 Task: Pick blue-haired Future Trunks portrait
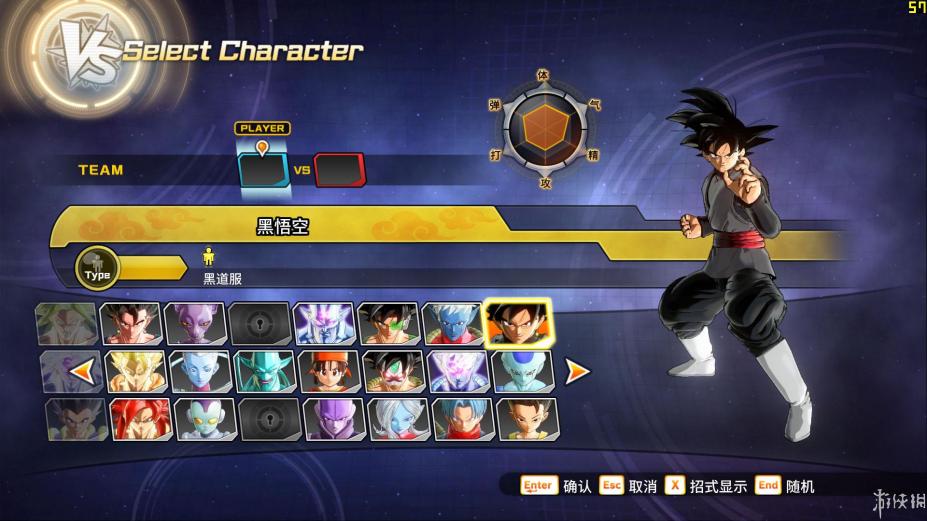click(462, 419)
